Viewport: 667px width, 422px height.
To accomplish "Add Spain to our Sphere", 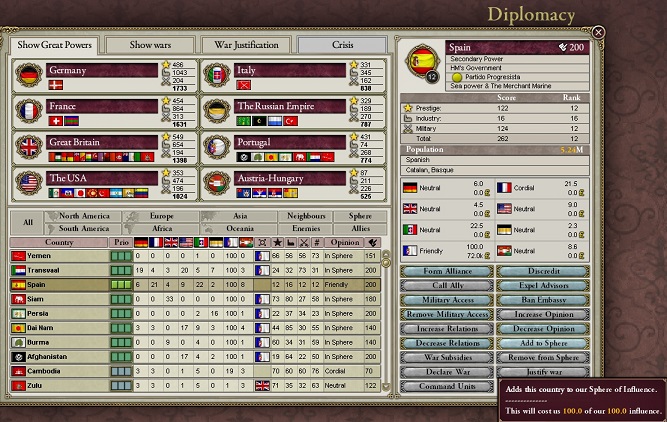I will [543, 343].
